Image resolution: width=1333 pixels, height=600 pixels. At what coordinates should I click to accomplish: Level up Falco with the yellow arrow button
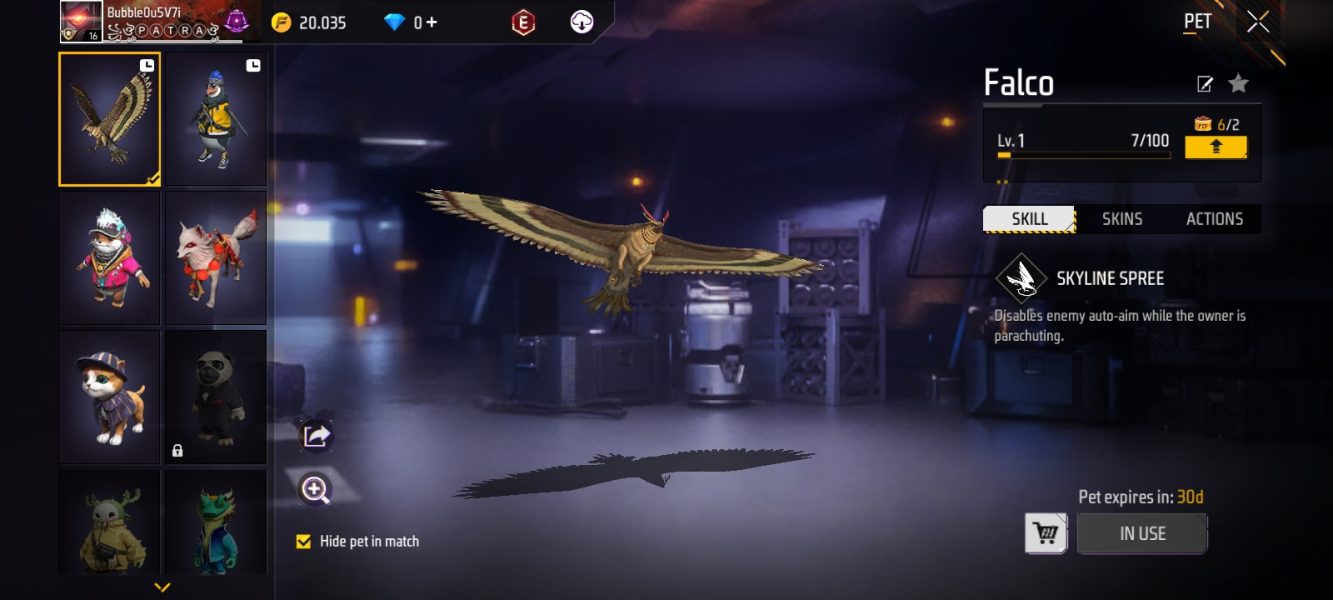1216,147
